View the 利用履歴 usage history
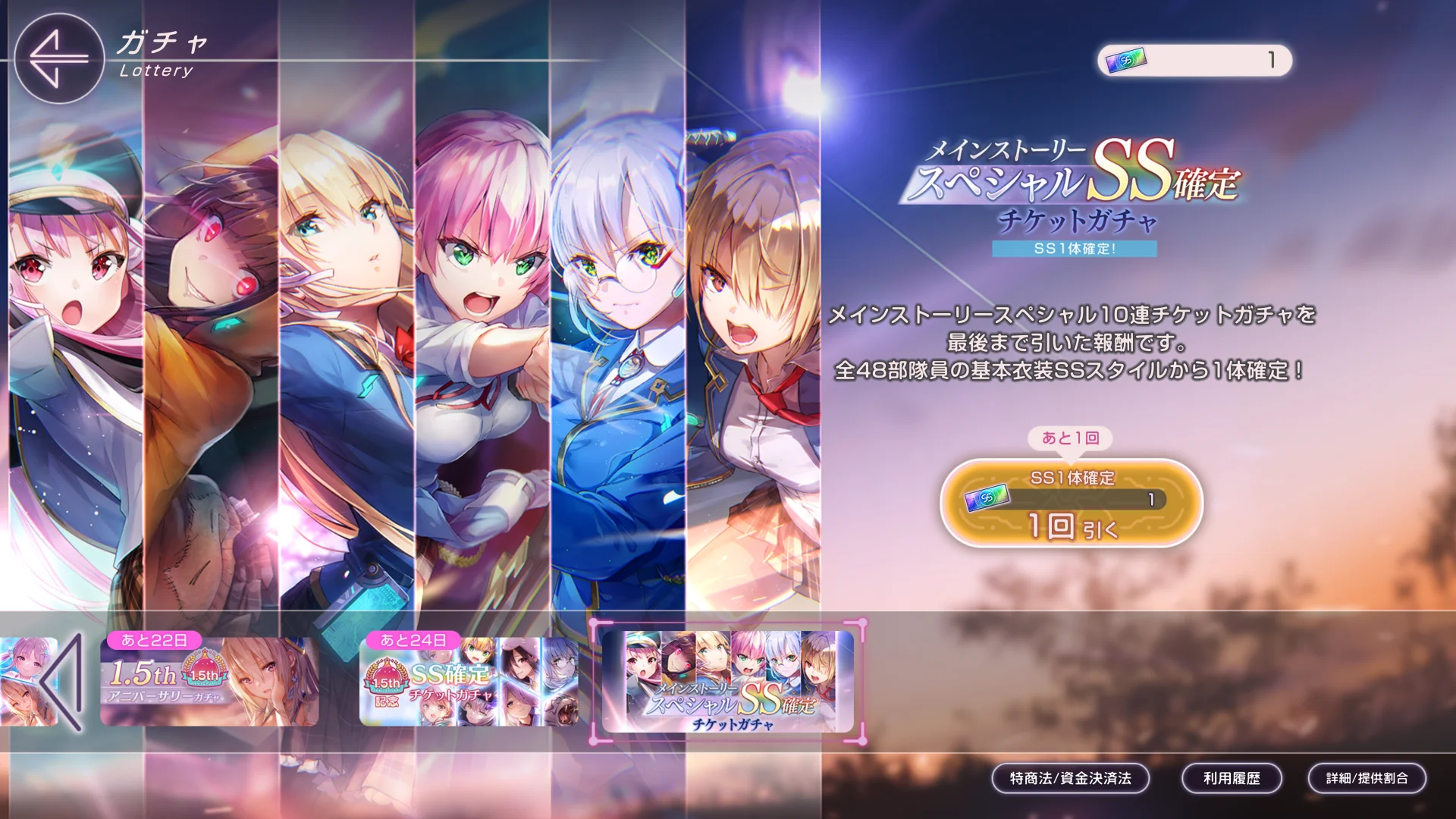 (x=1232, y=778)
